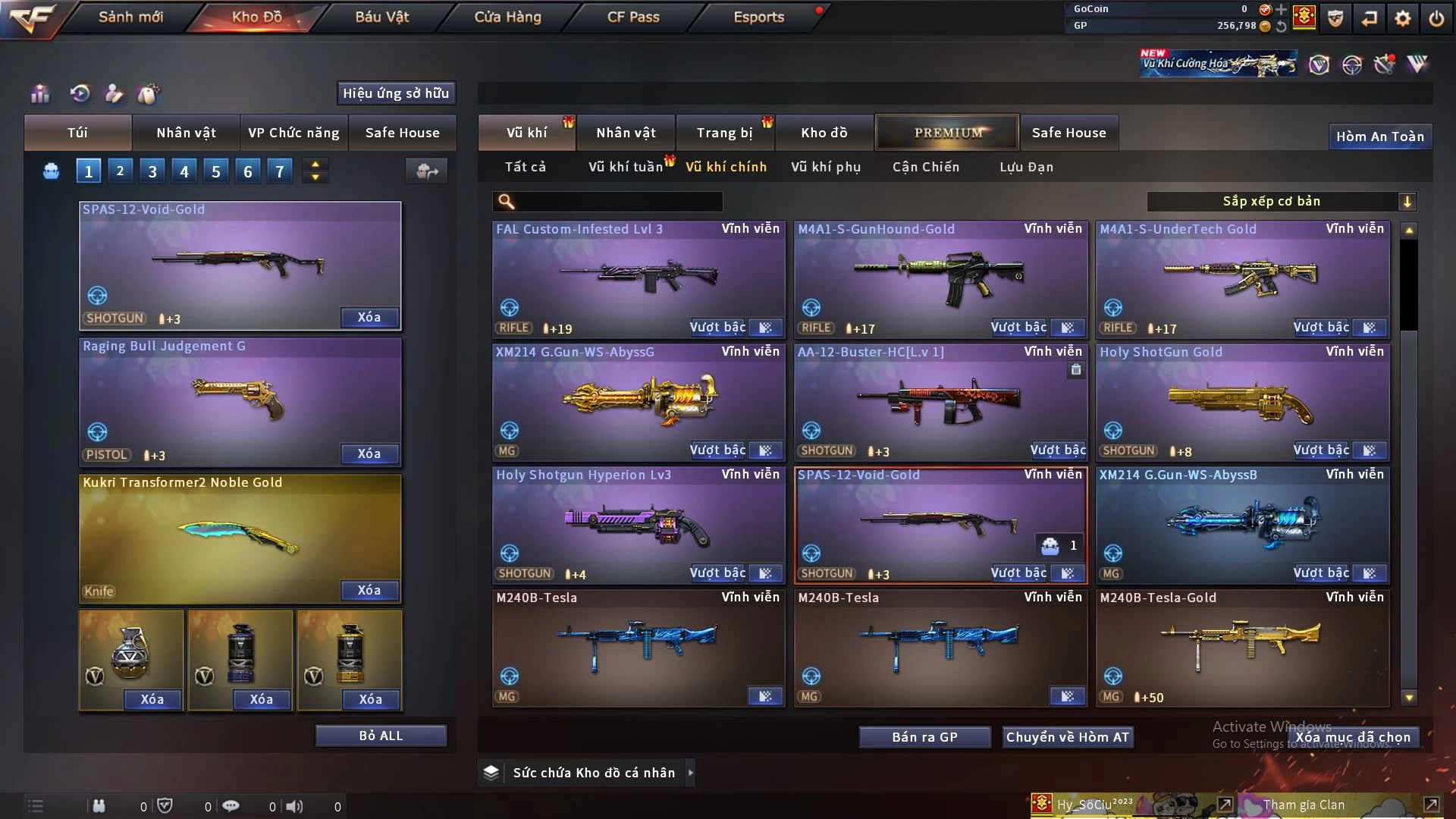Filter by Vũ khí phụ
Viewport: 1456px width, 819px height.
click(x=826, y=167)
